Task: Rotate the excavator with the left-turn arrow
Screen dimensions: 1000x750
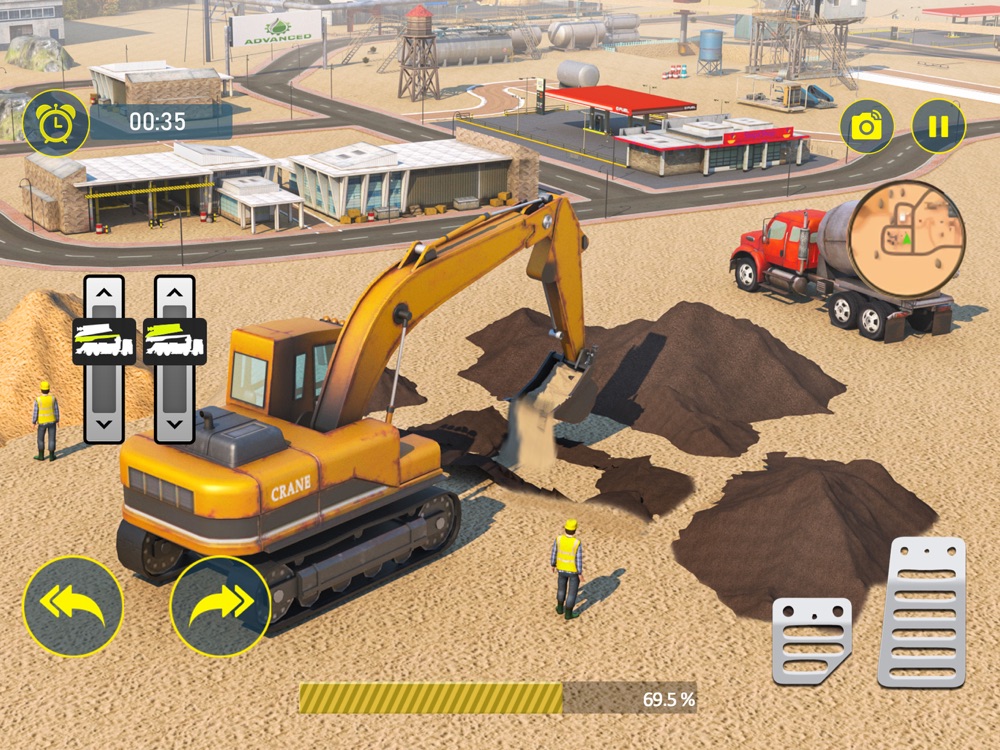Action: (x=73, y=605)
